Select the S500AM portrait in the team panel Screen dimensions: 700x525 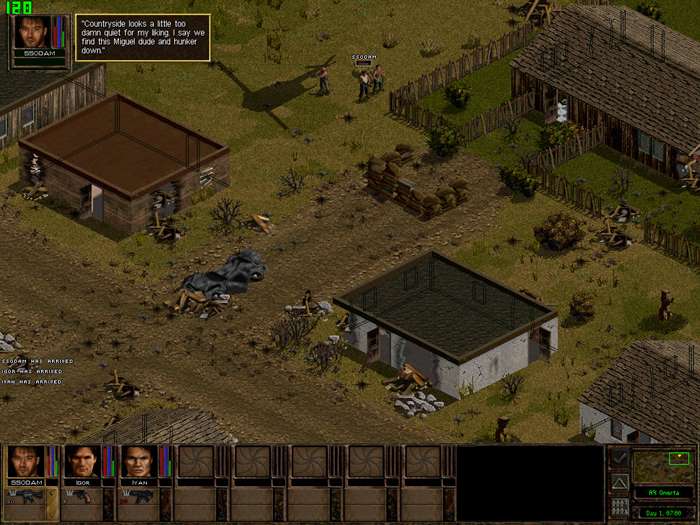[24, 461]
